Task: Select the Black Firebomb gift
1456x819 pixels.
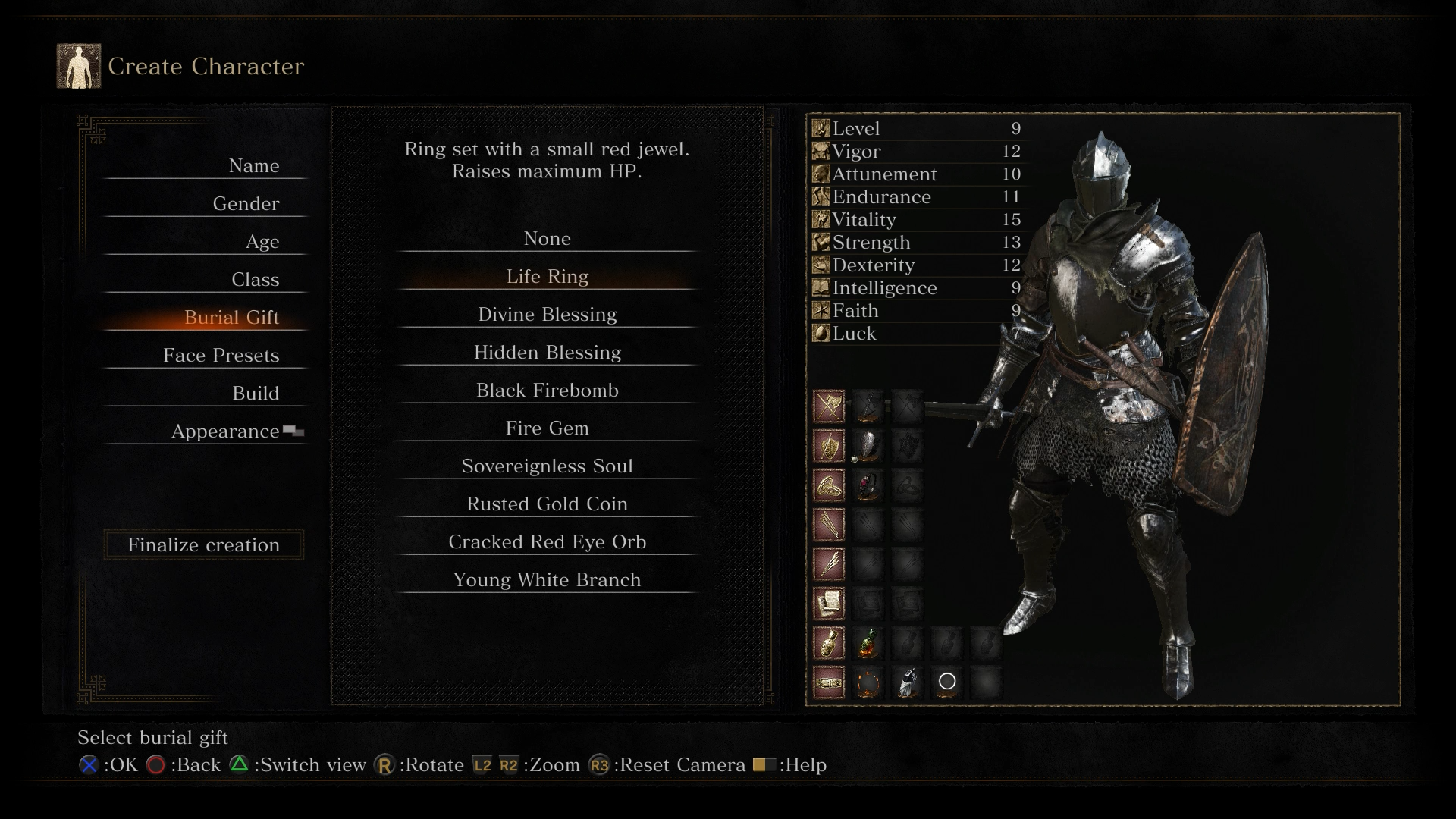Action: 547,391
